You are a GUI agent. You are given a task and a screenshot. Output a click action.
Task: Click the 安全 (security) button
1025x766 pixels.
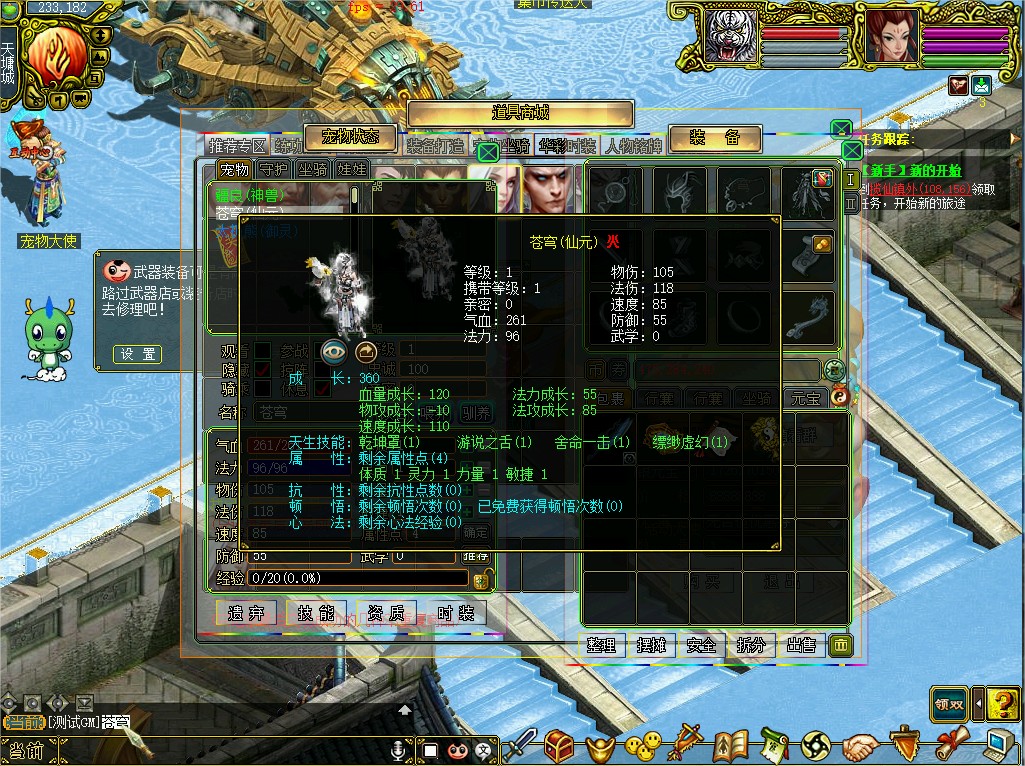click(702, 645)
